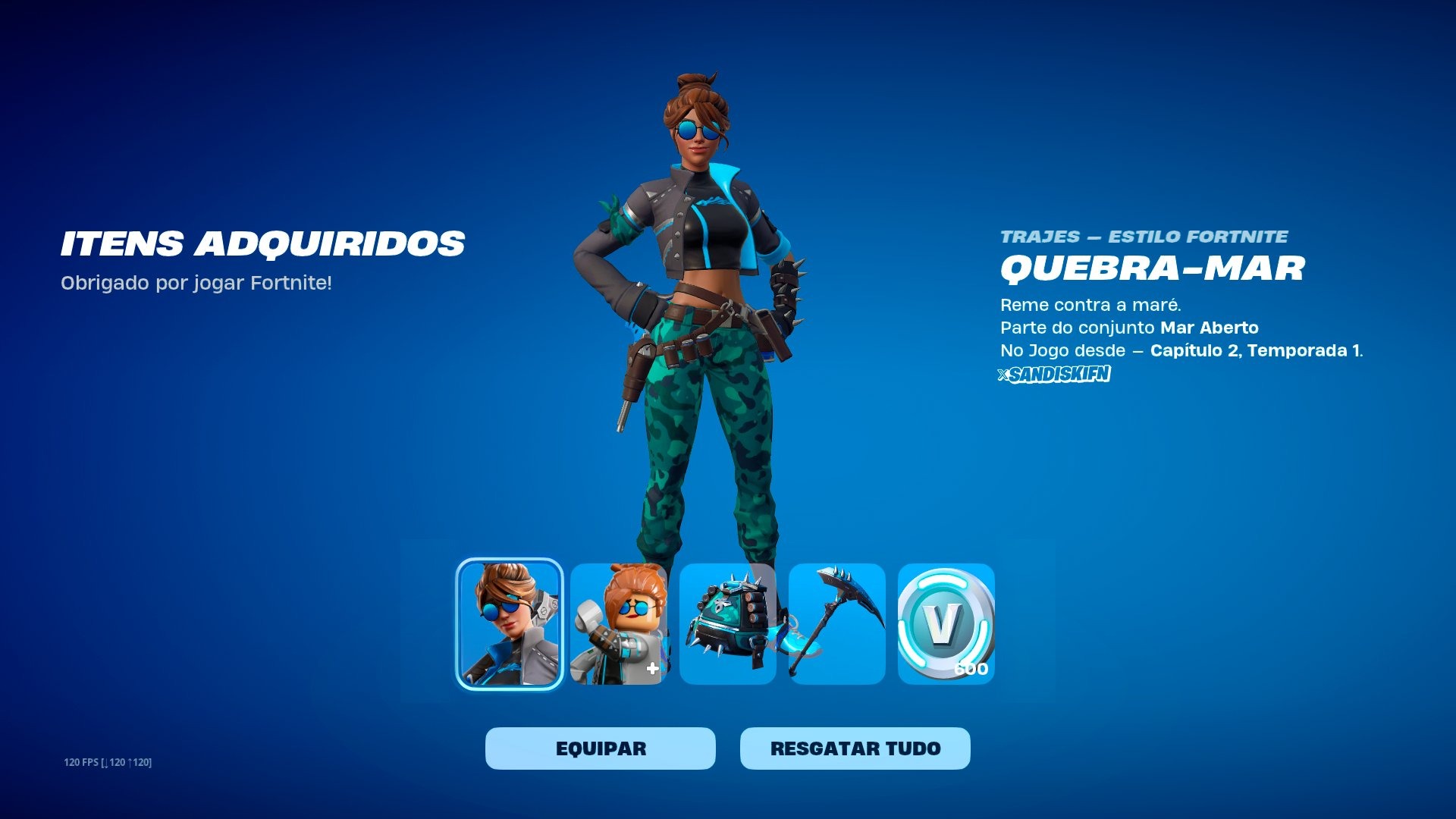This screenshot has height=819, width=1456.
Task: Click the xSANDISKIFN creator code text
Action: (x=1056, y=373)
